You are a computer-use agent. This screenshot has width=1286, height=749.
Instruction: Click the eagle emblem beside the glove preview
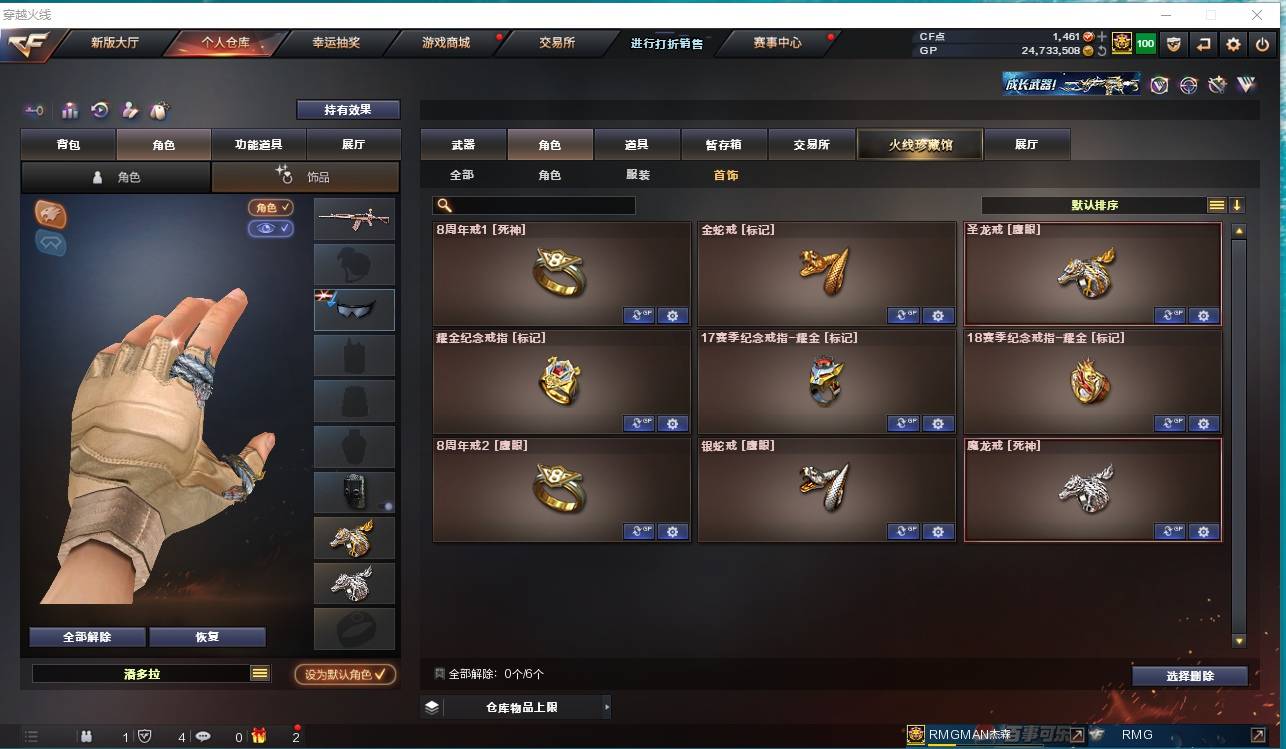(x=49, y=214)
